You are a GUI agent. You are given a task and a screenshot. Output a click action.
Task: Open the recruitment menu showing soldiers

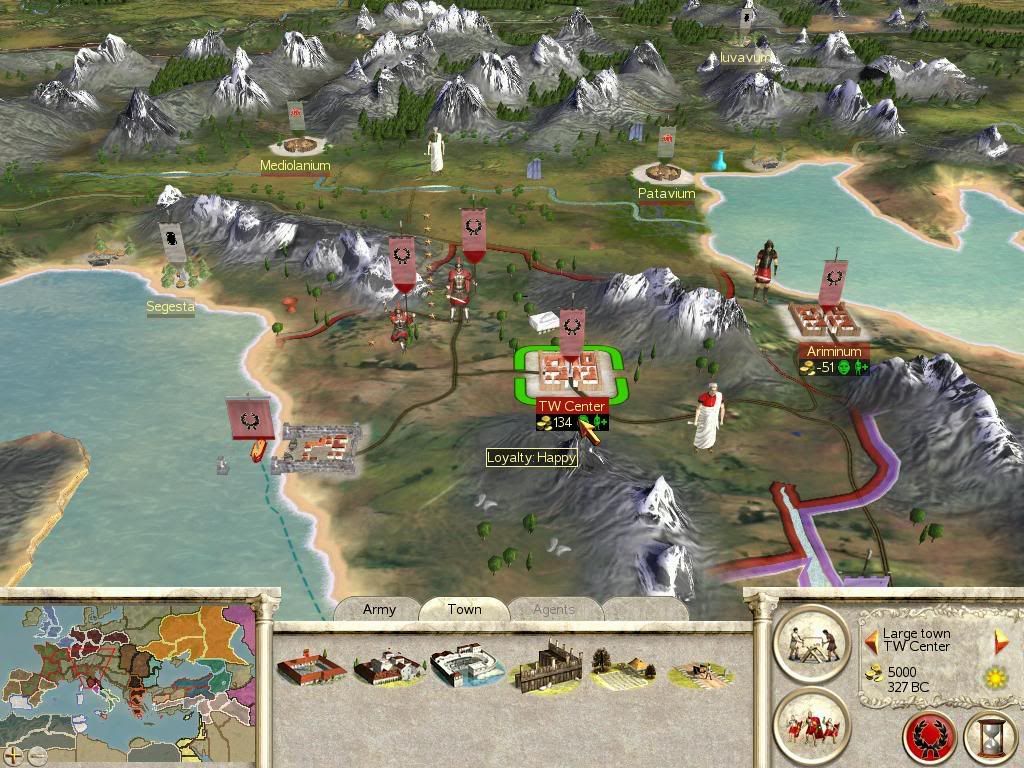(x=811, y=726)
